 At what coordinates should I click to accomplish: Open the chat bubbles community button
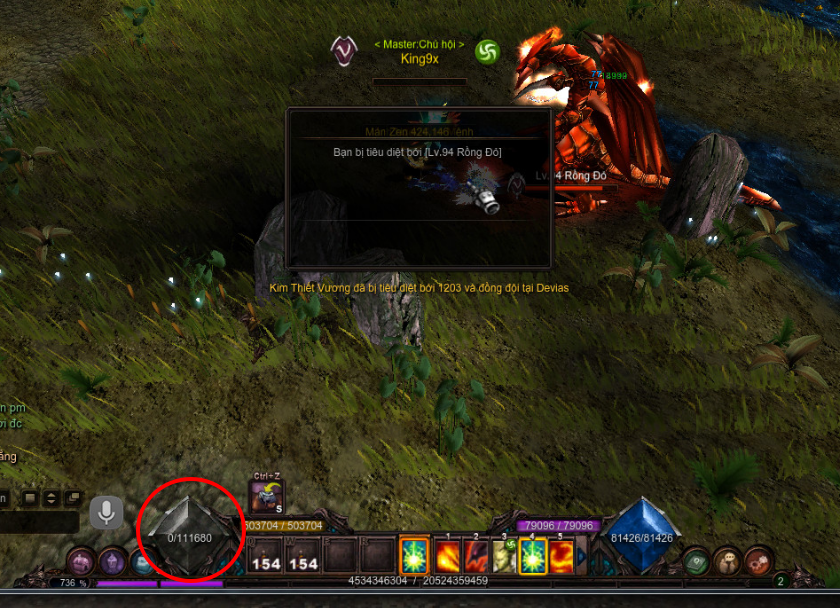(x=730, y=561)
